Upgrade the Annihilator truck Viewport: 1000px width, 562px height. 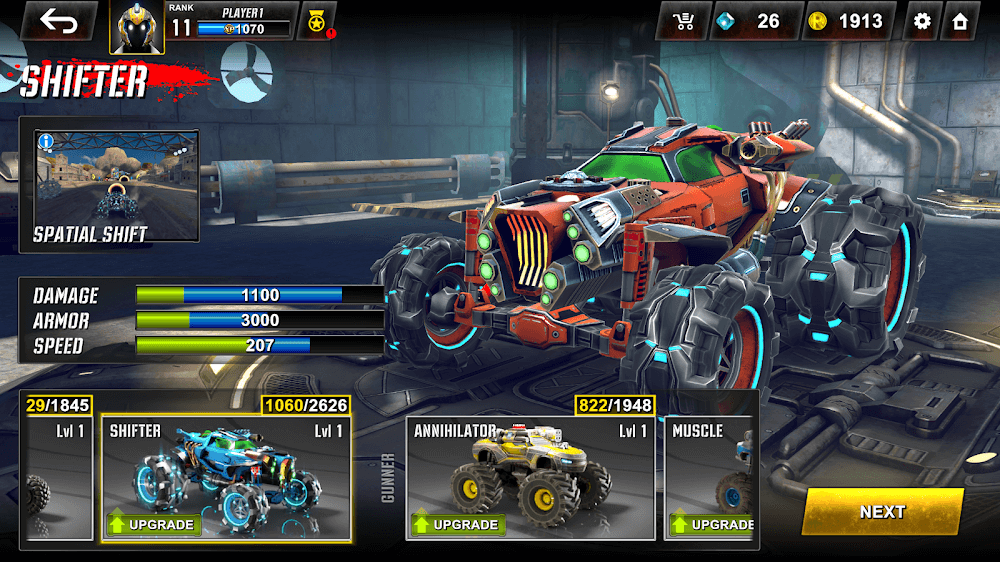(458, 524)
